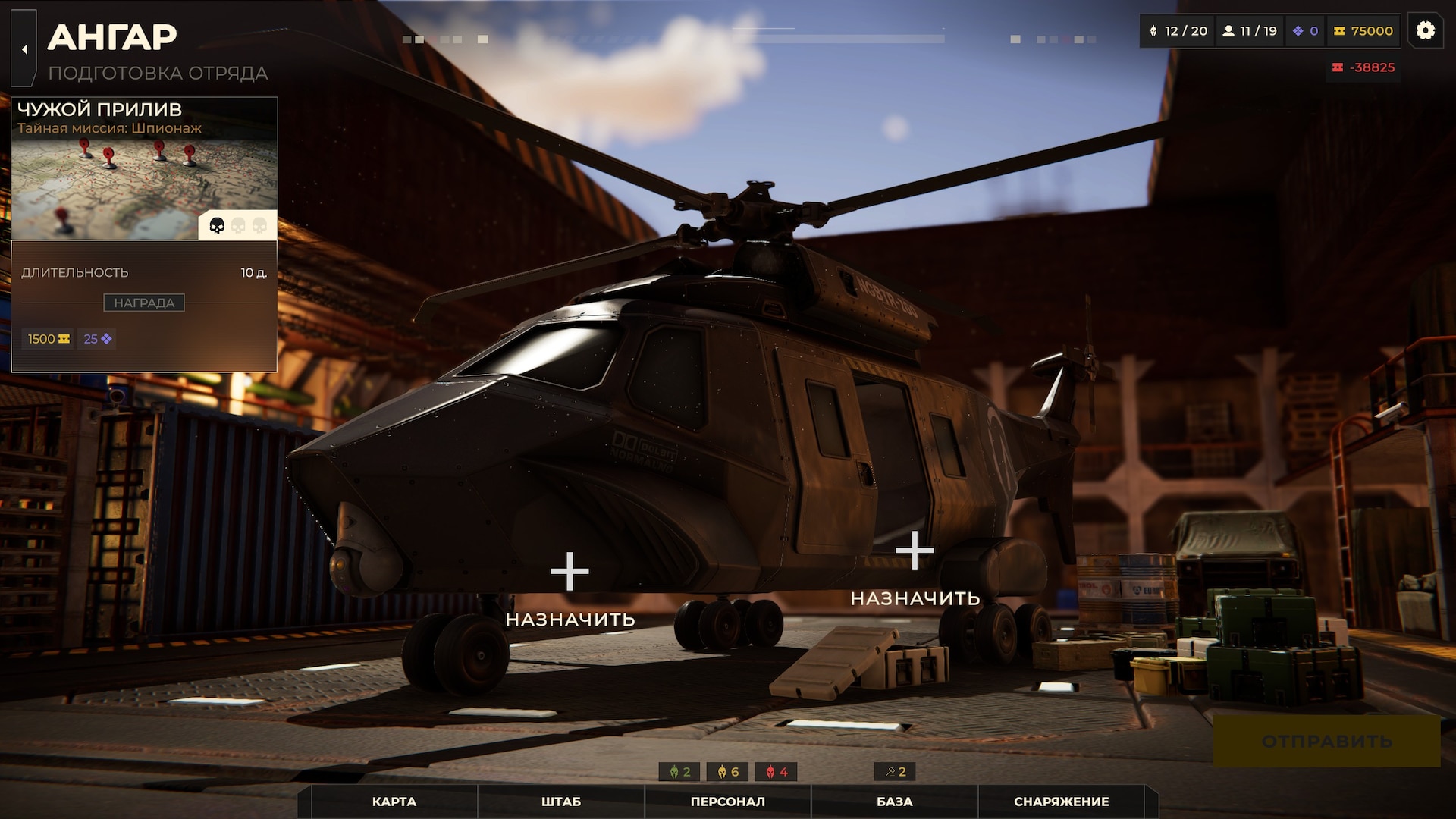Click the Отправить button
Viewport: 1456px width, 819px height.
pyautogui.click(x=1326, y=741)
